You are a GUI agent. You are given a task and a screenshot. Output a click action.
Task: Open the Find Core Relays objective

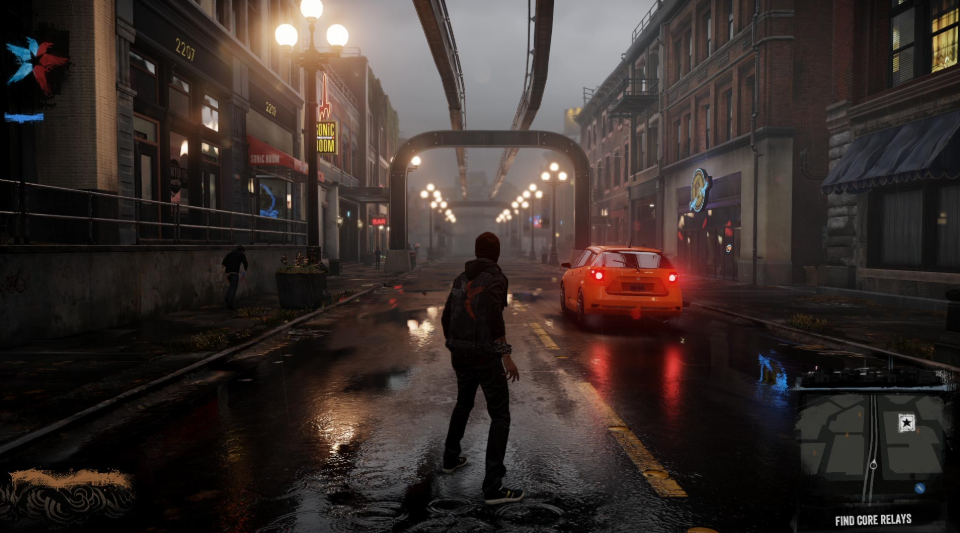pos(873,520)
